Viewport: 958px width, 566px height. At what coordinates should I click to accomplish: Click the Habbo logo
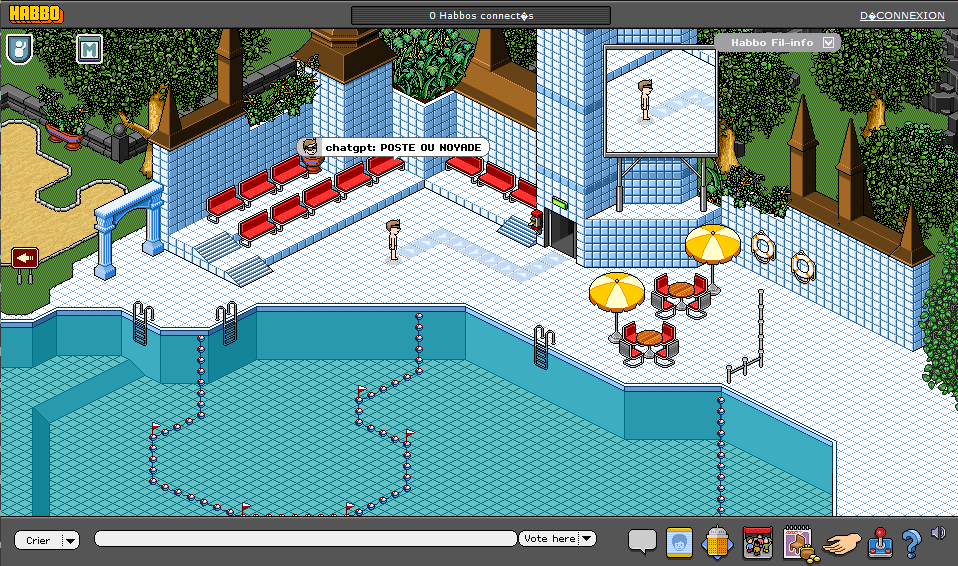35,14
